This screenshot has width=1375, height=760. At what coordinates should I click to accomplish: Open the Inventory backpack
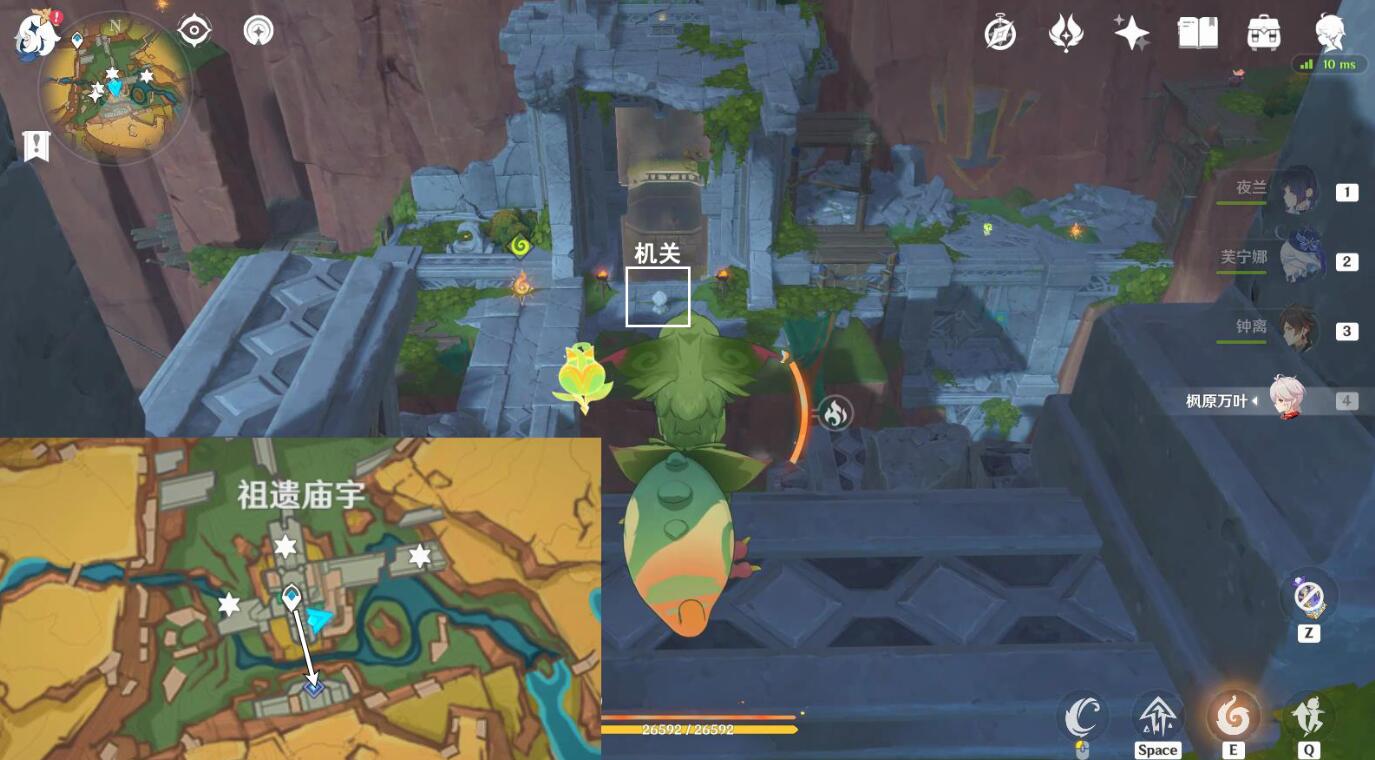coord(1262,33)
